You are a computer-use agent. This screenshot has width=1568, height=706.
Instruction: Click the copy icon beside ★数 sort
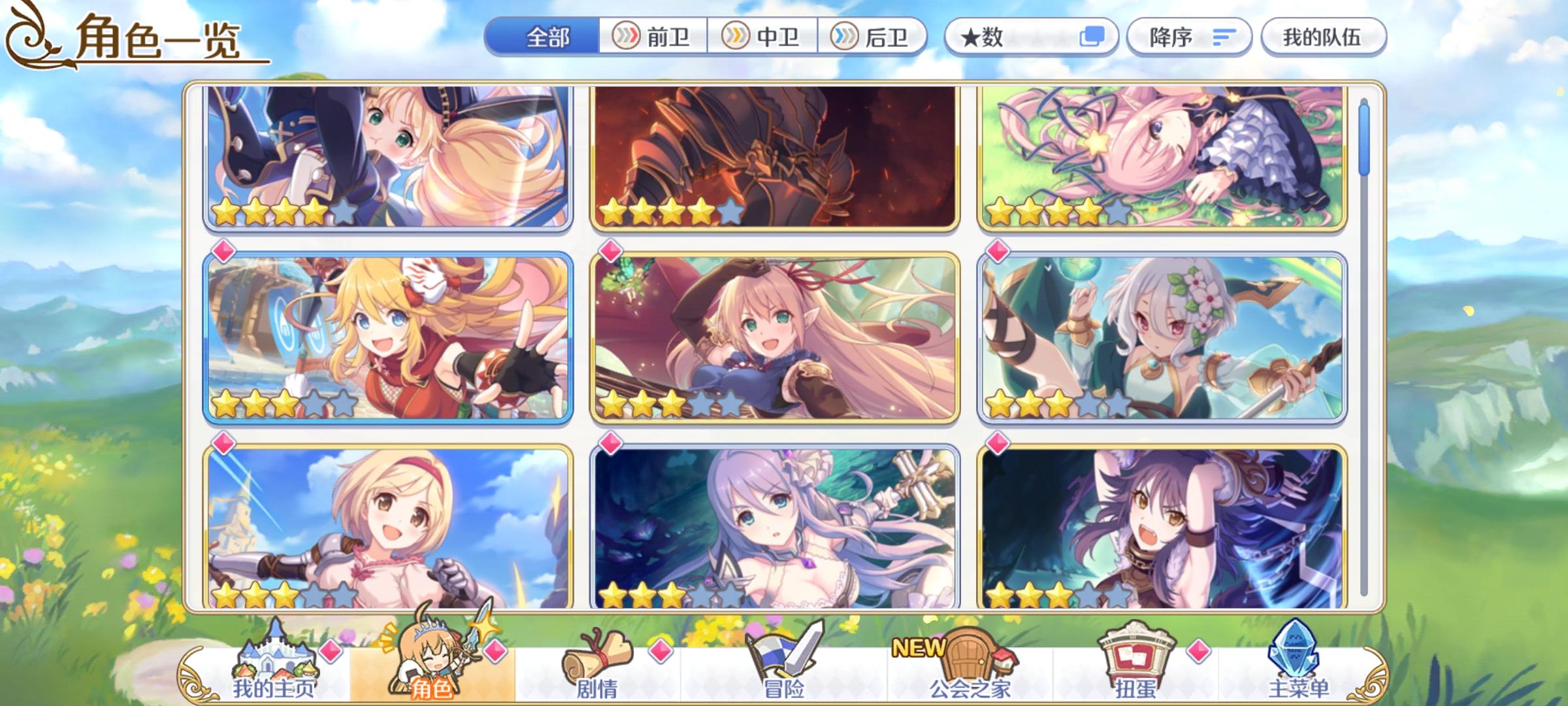[1096, 37]
